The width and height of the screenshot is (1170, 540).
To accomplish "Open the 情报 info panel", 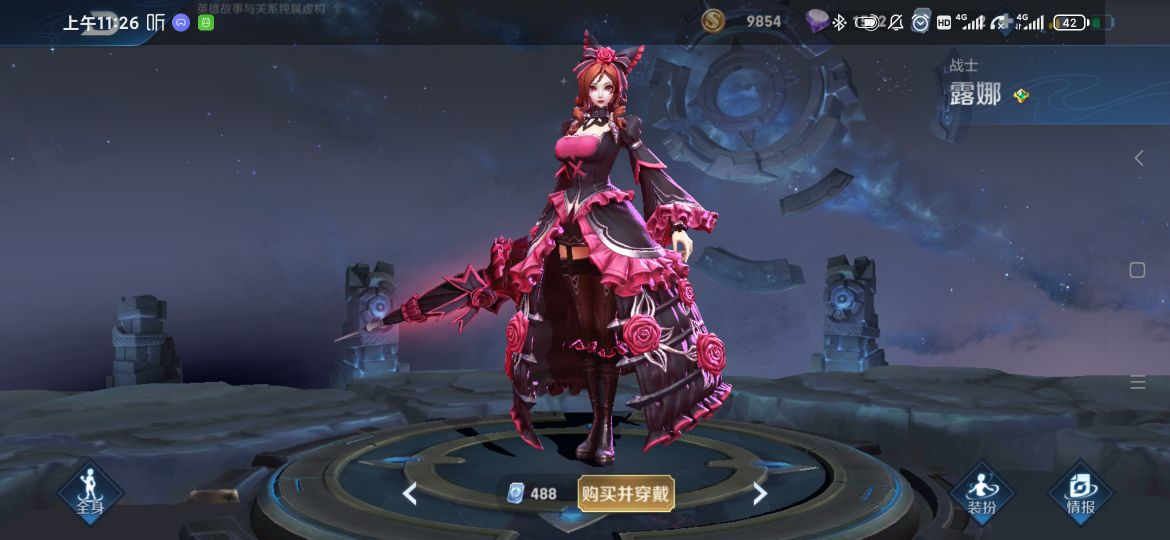I will (1080, 493).
